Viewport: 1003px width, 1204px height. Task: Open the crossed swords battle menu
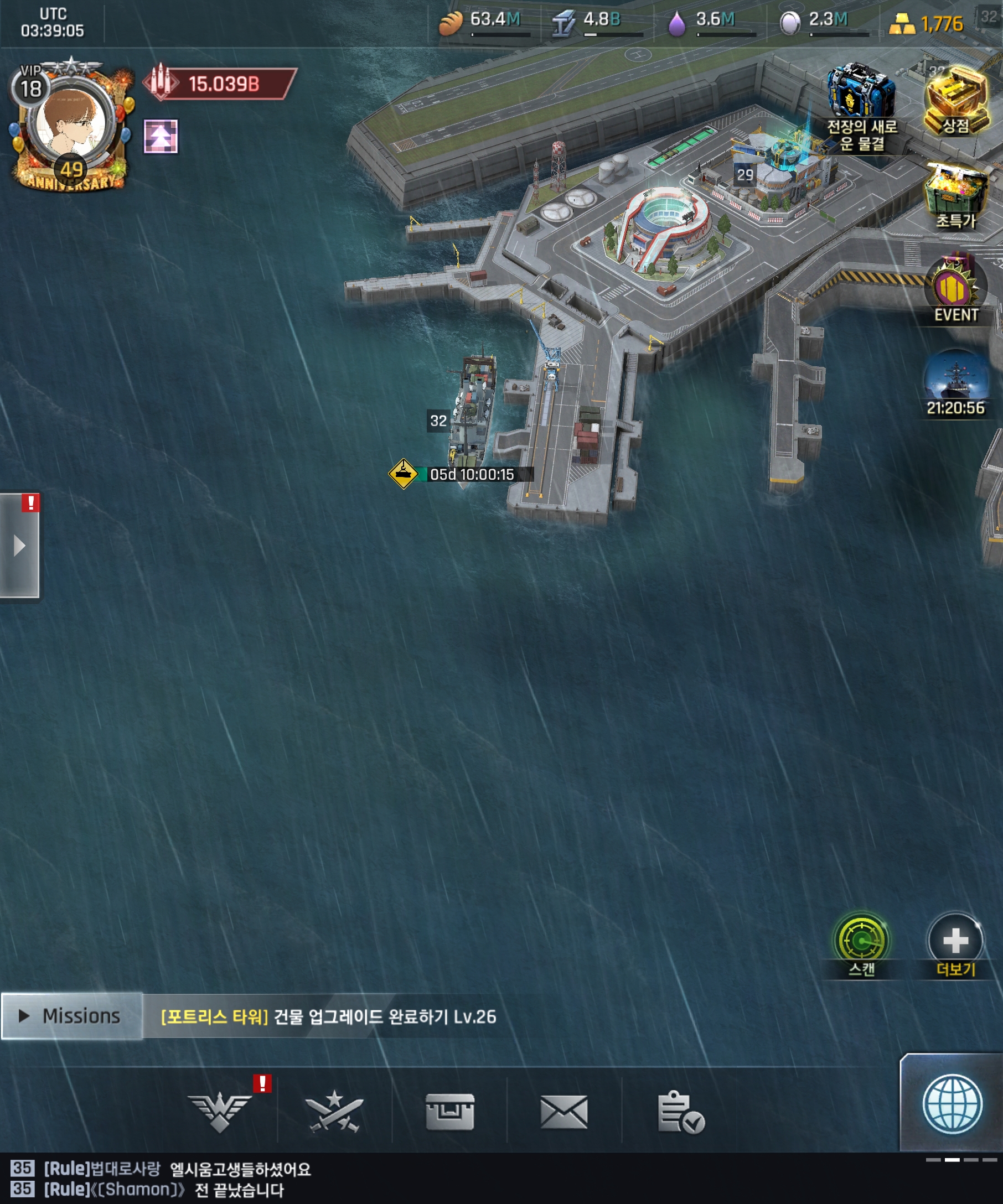(x=334, y=1112)
